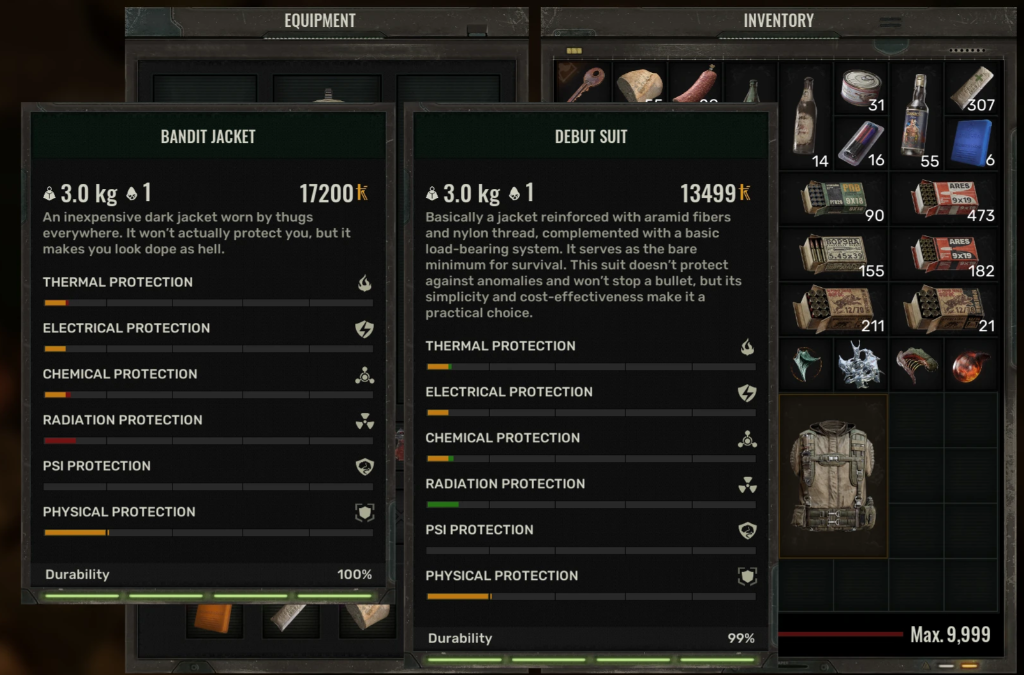
Task: Pick the blue medkit package slot
Action: pyautogui.click(x=970, y=142)
